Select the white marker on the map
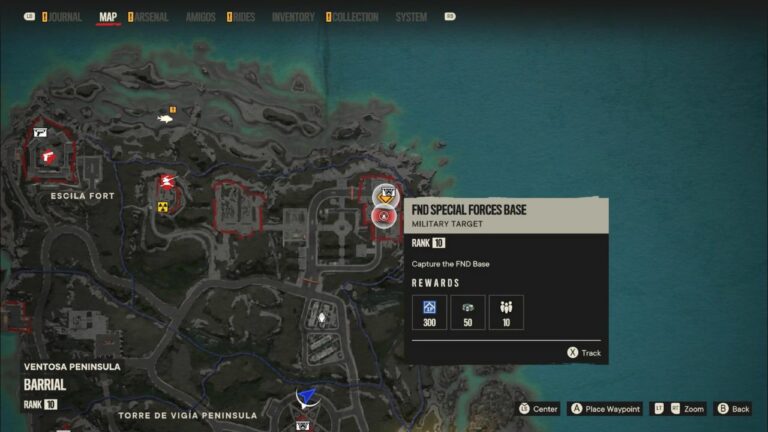Viewport: 768px width, 432px height. (x=322, y=319)
